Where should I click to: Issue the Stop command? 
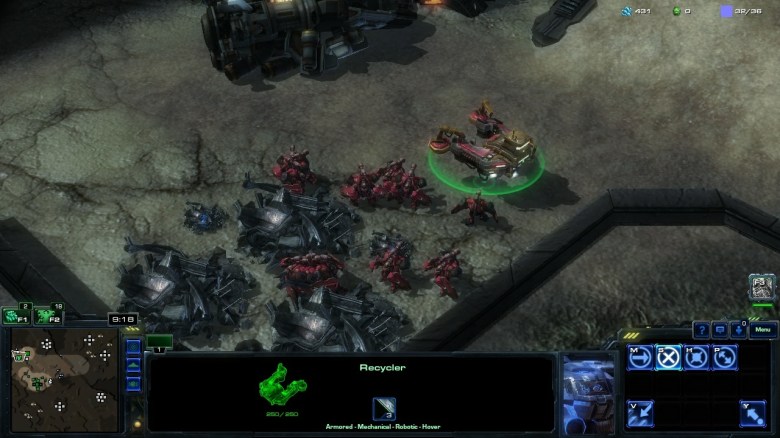(669, 357)
